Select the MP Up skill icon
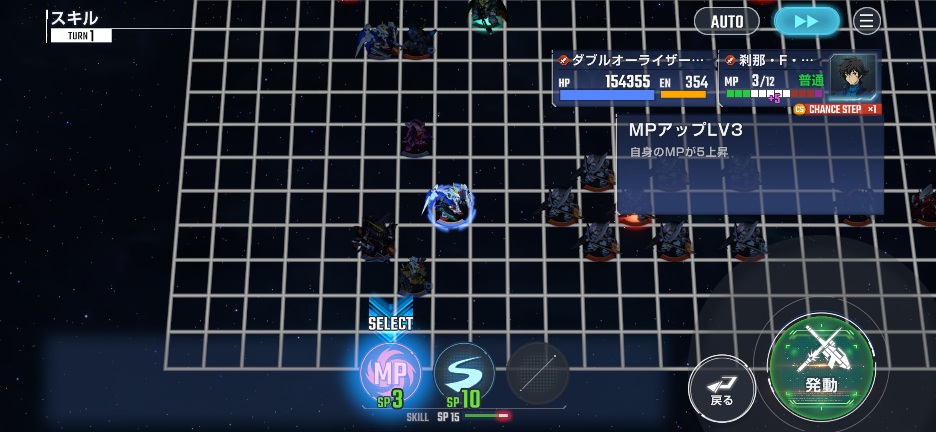This screenshot has height=432, width=936. point(389,373)
